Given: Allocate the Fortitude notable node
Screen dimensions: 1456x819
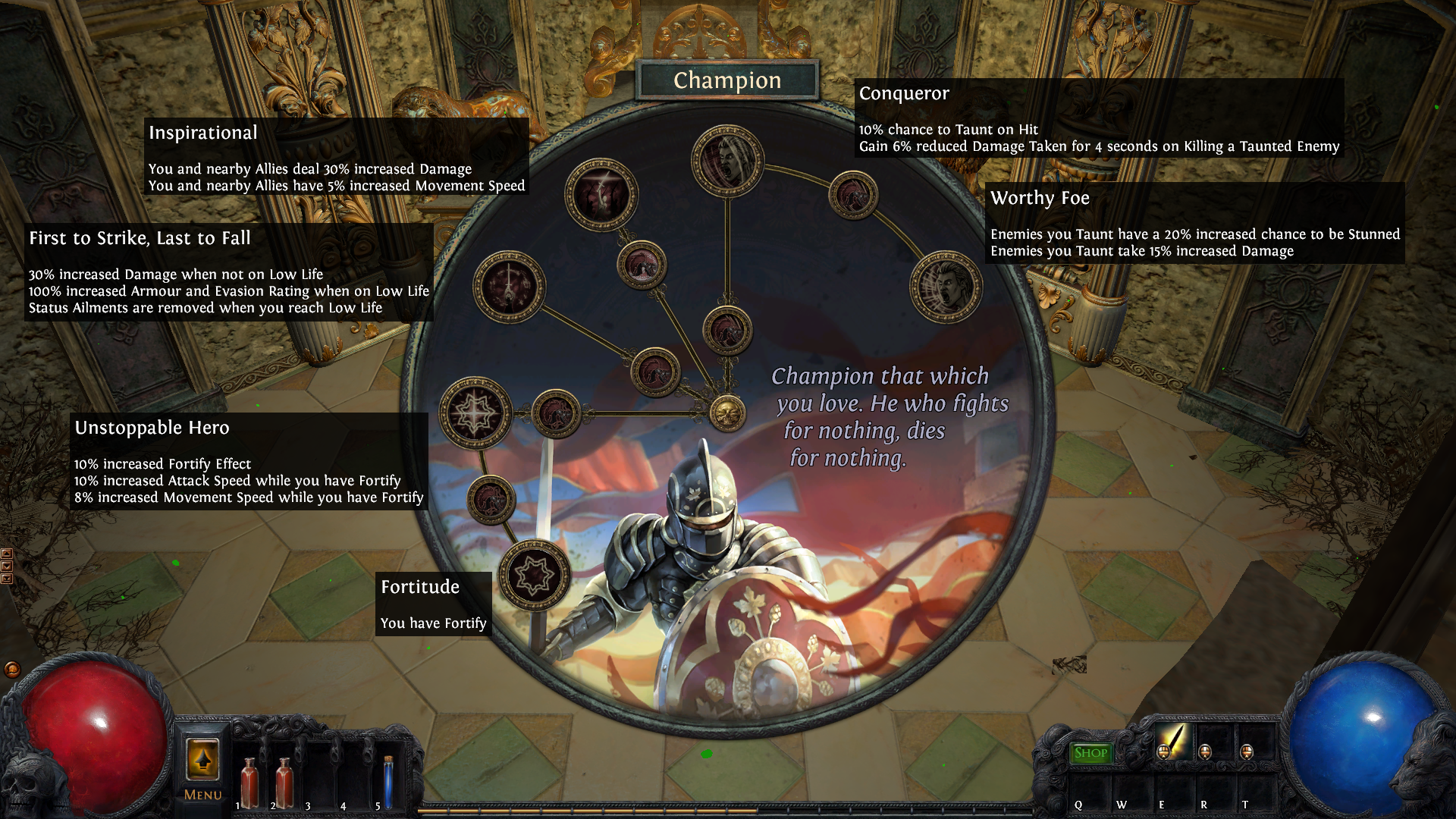Looking at the screenshot, I should click(x=535, y=575).
